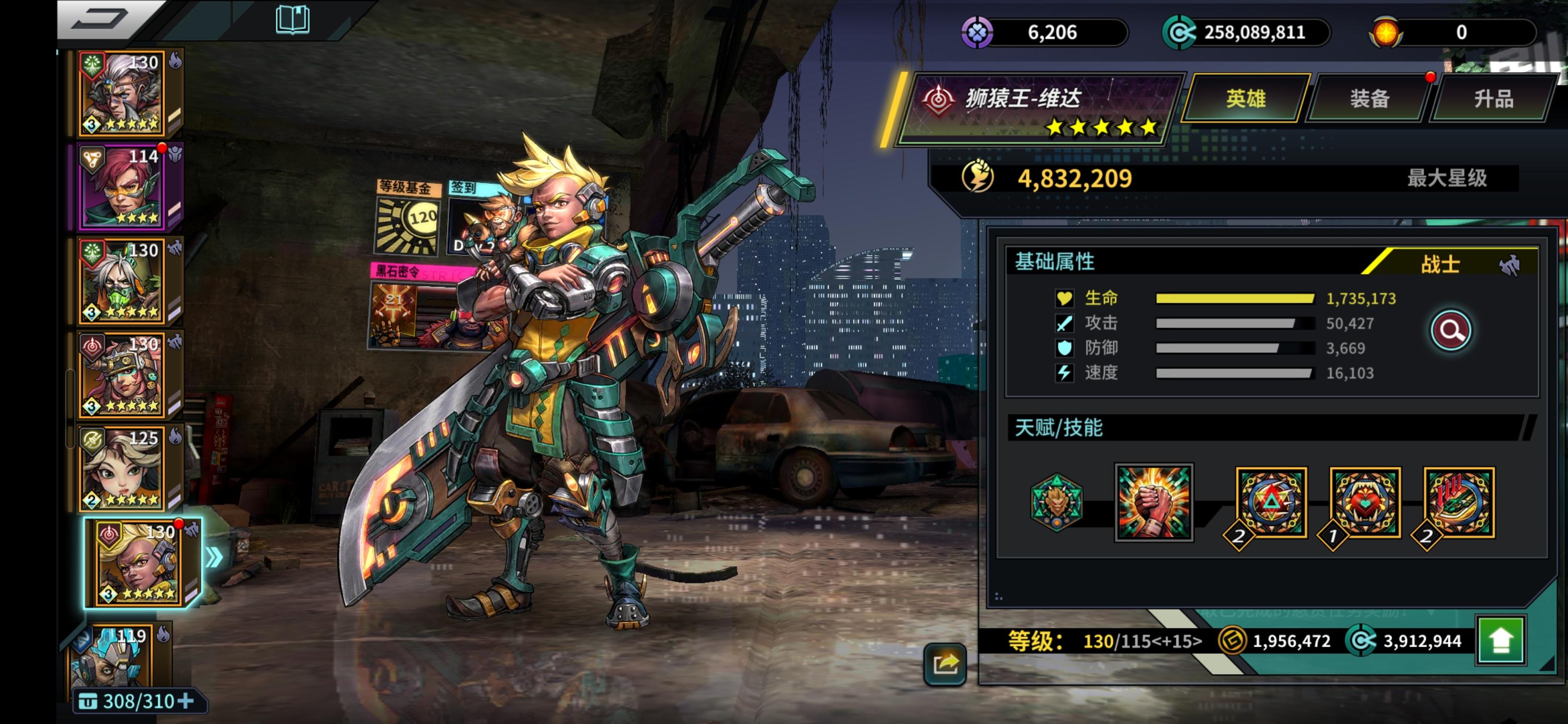Pick the white-haired eyepatch hero portrait

click(123, 93)
